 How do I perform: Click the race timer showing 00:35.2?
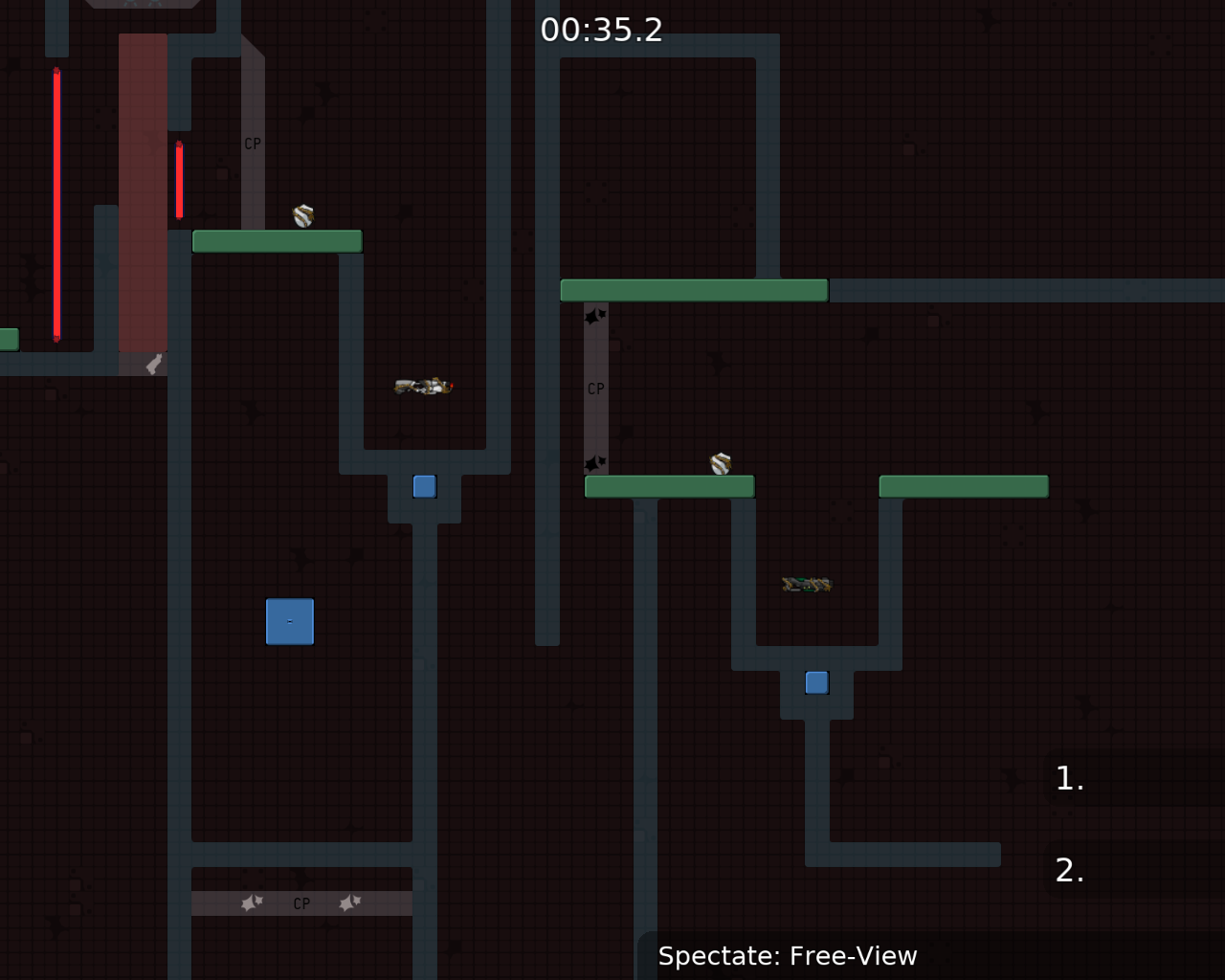click(603, 30)
